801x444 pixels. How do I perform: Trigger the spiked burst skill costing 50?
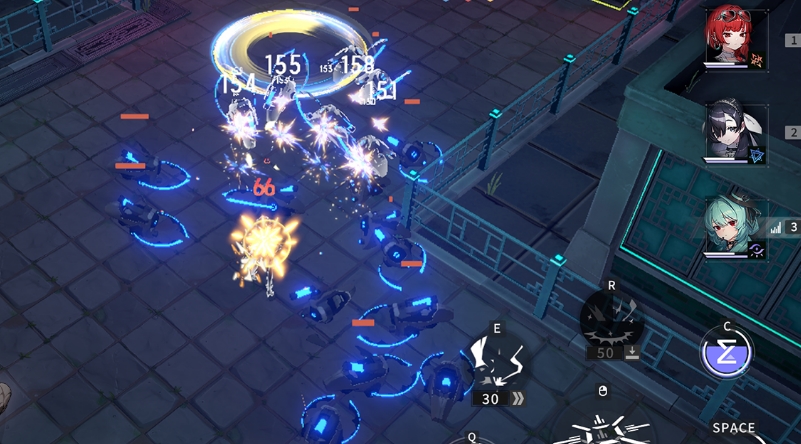coord(611,320)
